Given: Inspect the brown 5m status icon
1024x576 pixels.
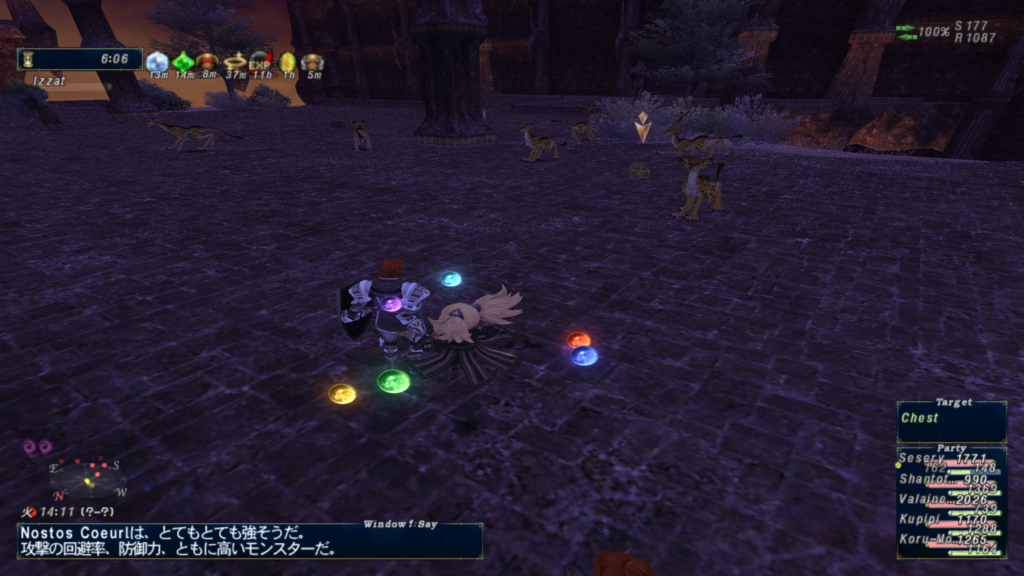Looking at the screenshot, I should [x=313, y=62].
